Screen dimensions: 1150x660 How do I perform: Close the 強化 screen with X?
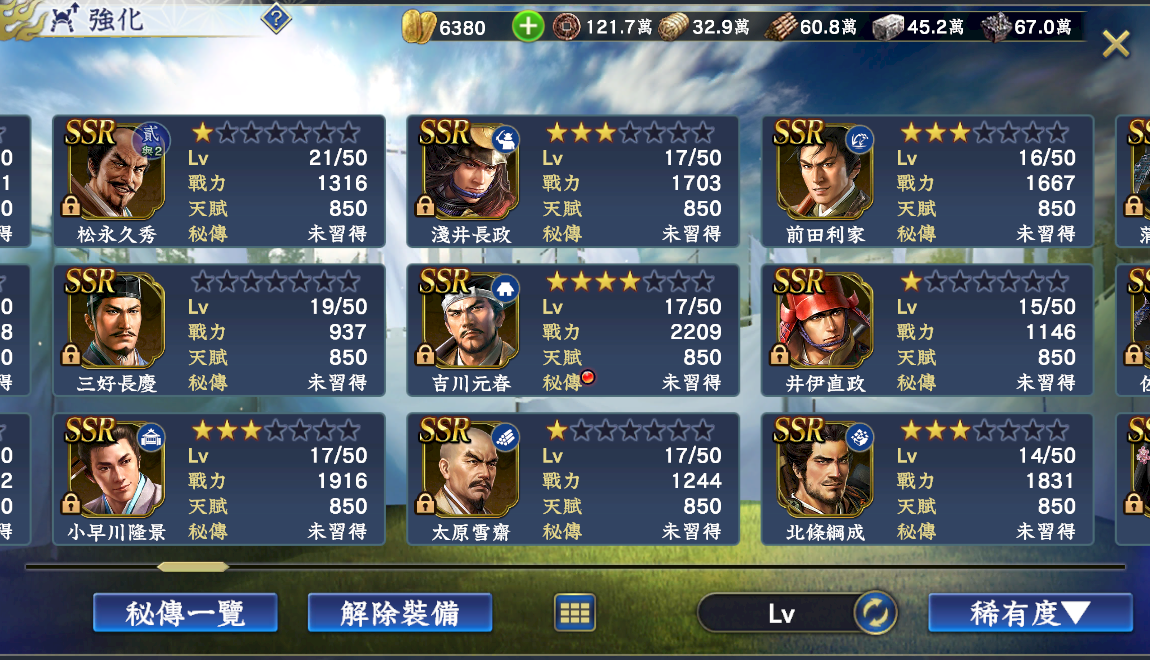[x=1115, y=43]
